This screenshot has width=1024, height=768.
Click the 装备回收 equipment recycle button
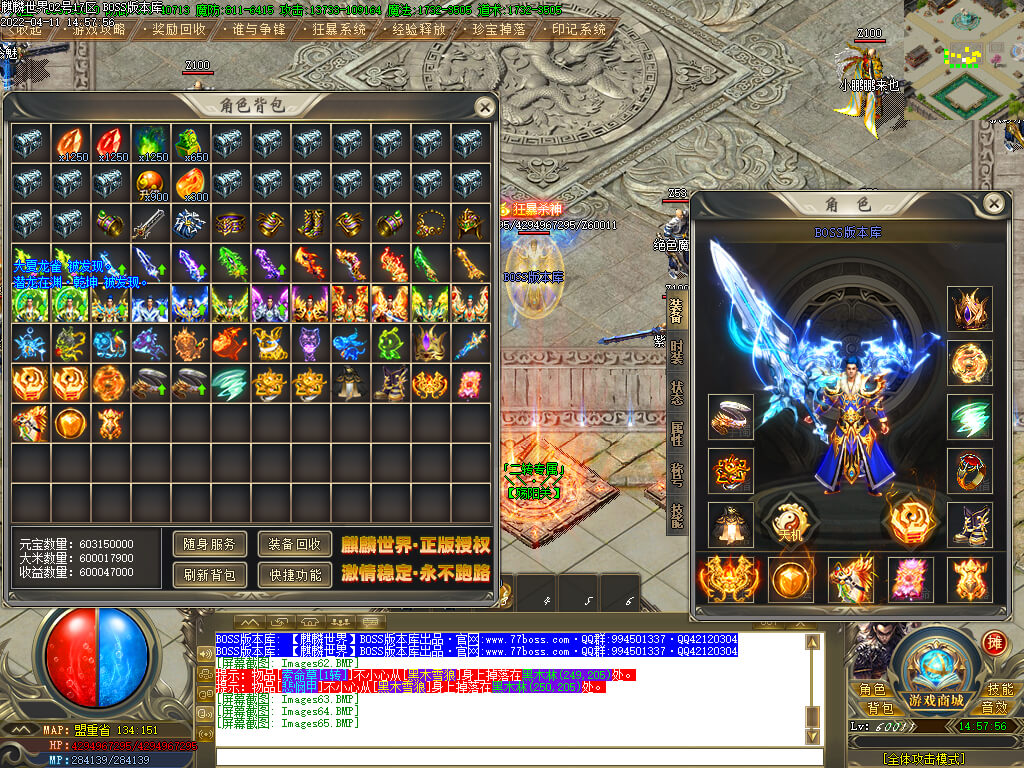click(x=295, y=544)
